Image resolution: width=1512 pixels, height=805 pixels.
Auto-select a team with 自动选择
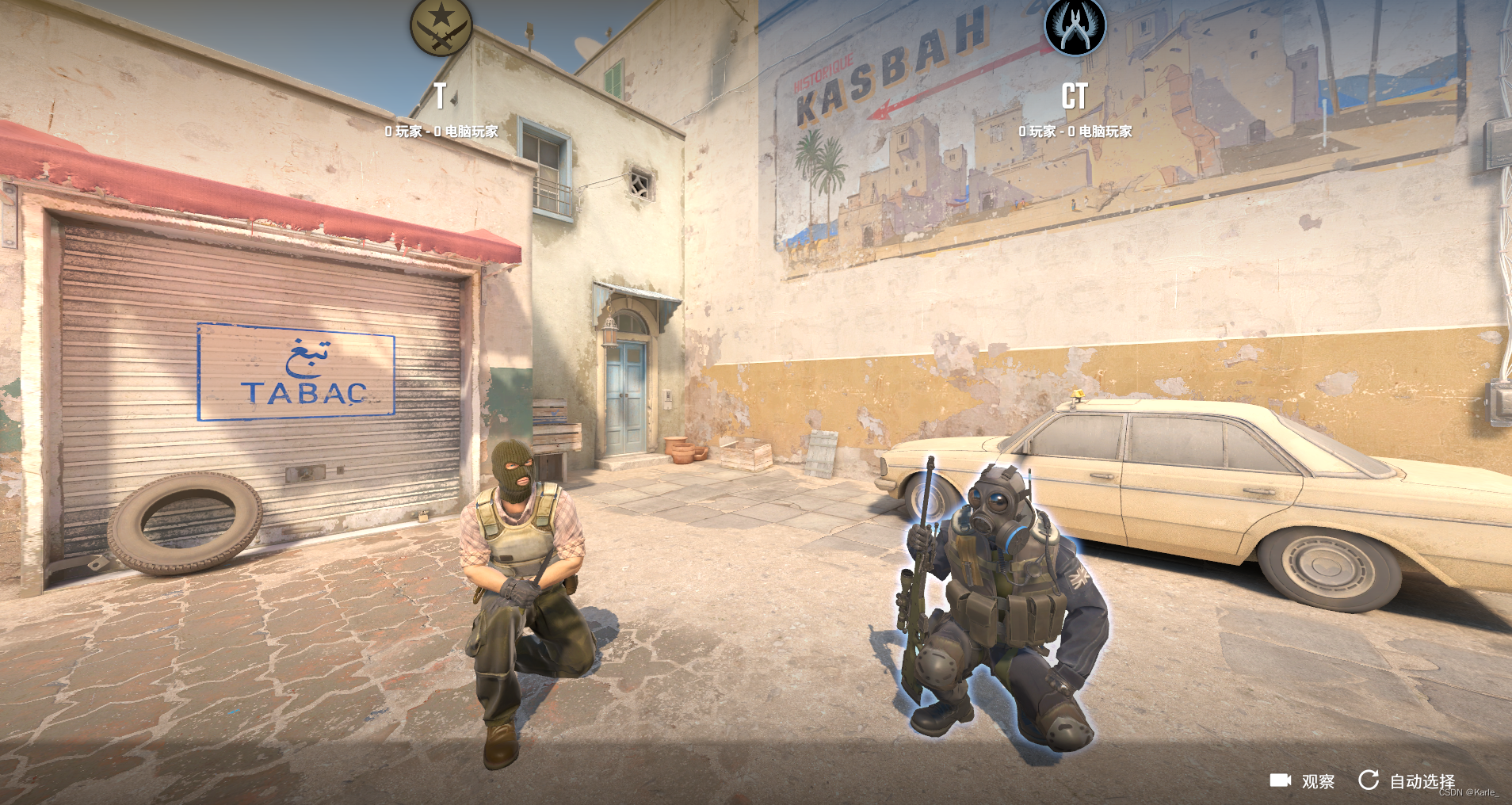(1407, 781)
